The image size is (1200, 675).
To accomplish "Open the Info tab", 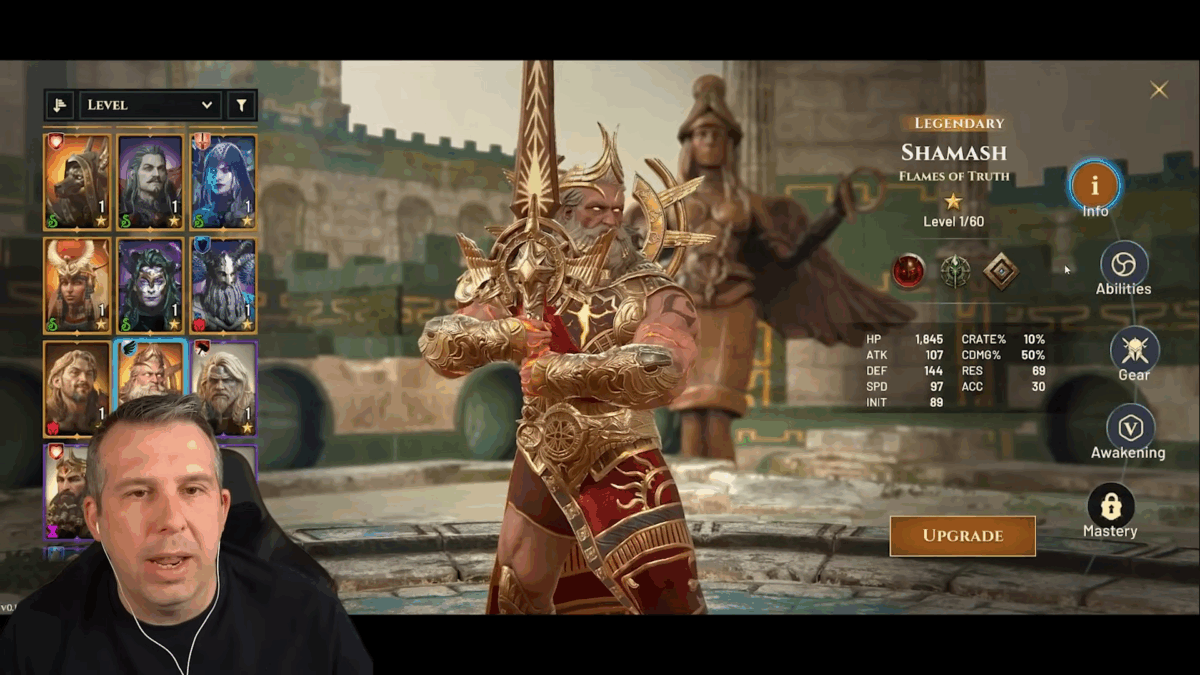I will (1095, 185).
